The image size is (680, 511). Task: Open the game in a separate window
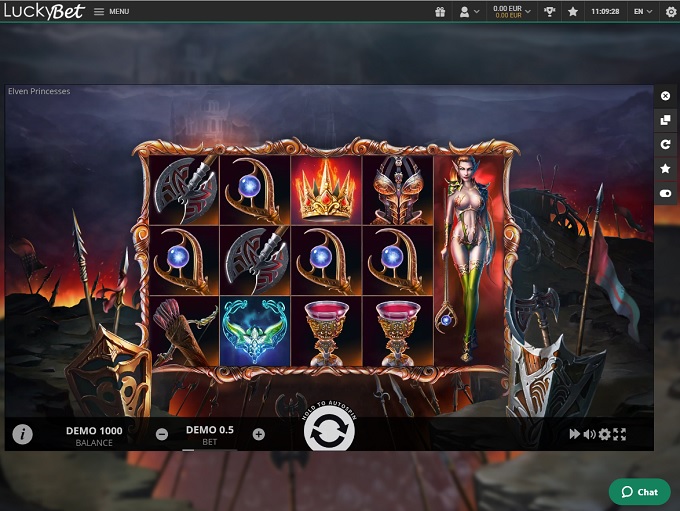pos(666,120)
